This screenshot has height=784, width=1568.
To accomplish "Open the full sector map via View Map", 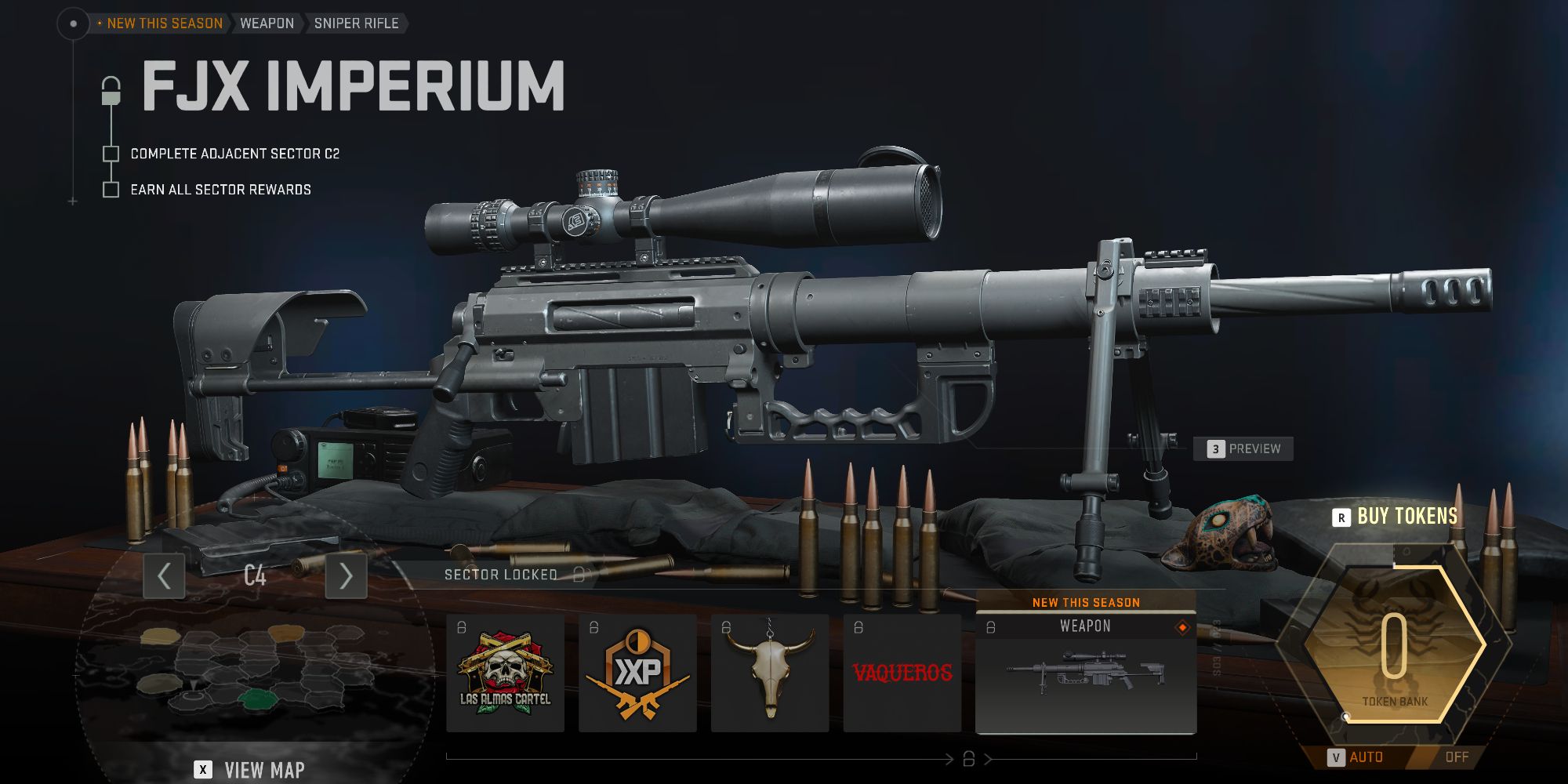I will point(251,770).
